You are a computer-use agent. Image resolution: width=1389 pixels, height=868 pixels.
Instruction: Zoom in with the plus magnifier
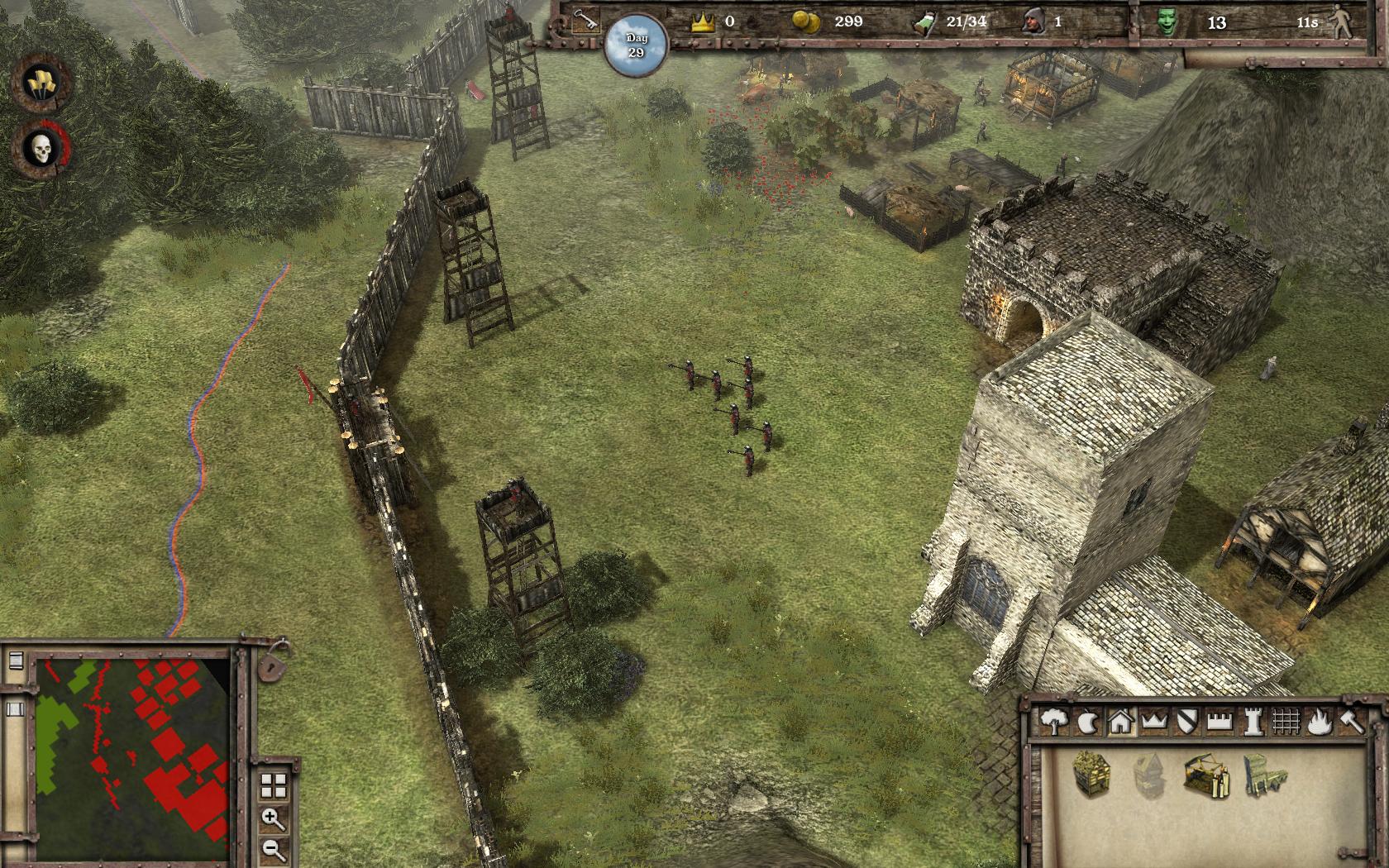[x=273, y=819]
